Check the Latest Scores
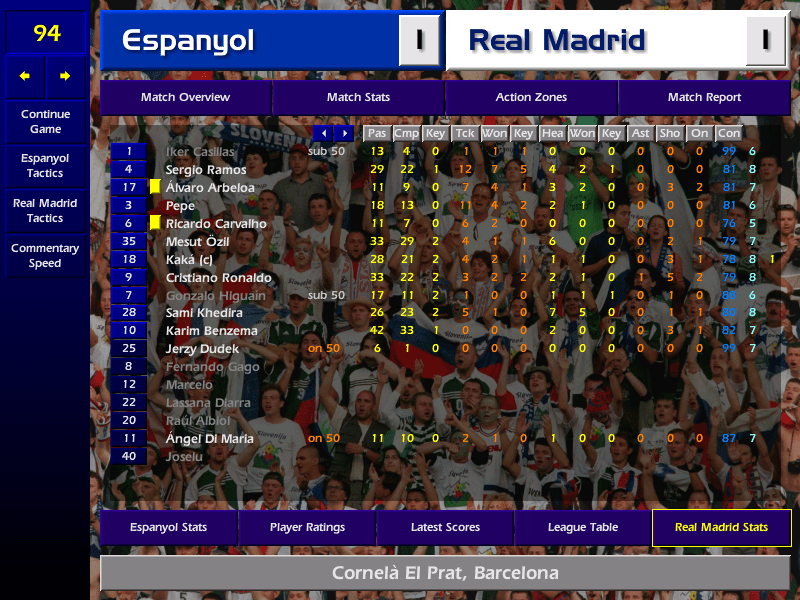This screenshot has width=800, height=600. coord(445,527)
